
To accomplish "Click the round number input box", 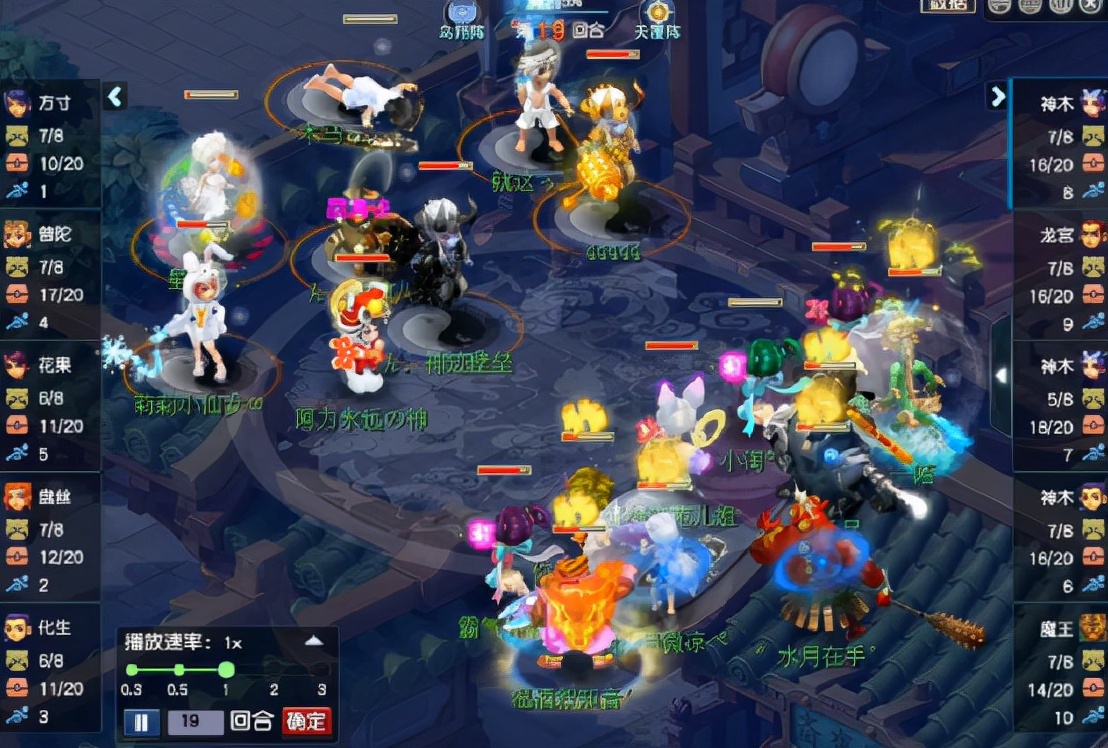I will coord(195,722).
